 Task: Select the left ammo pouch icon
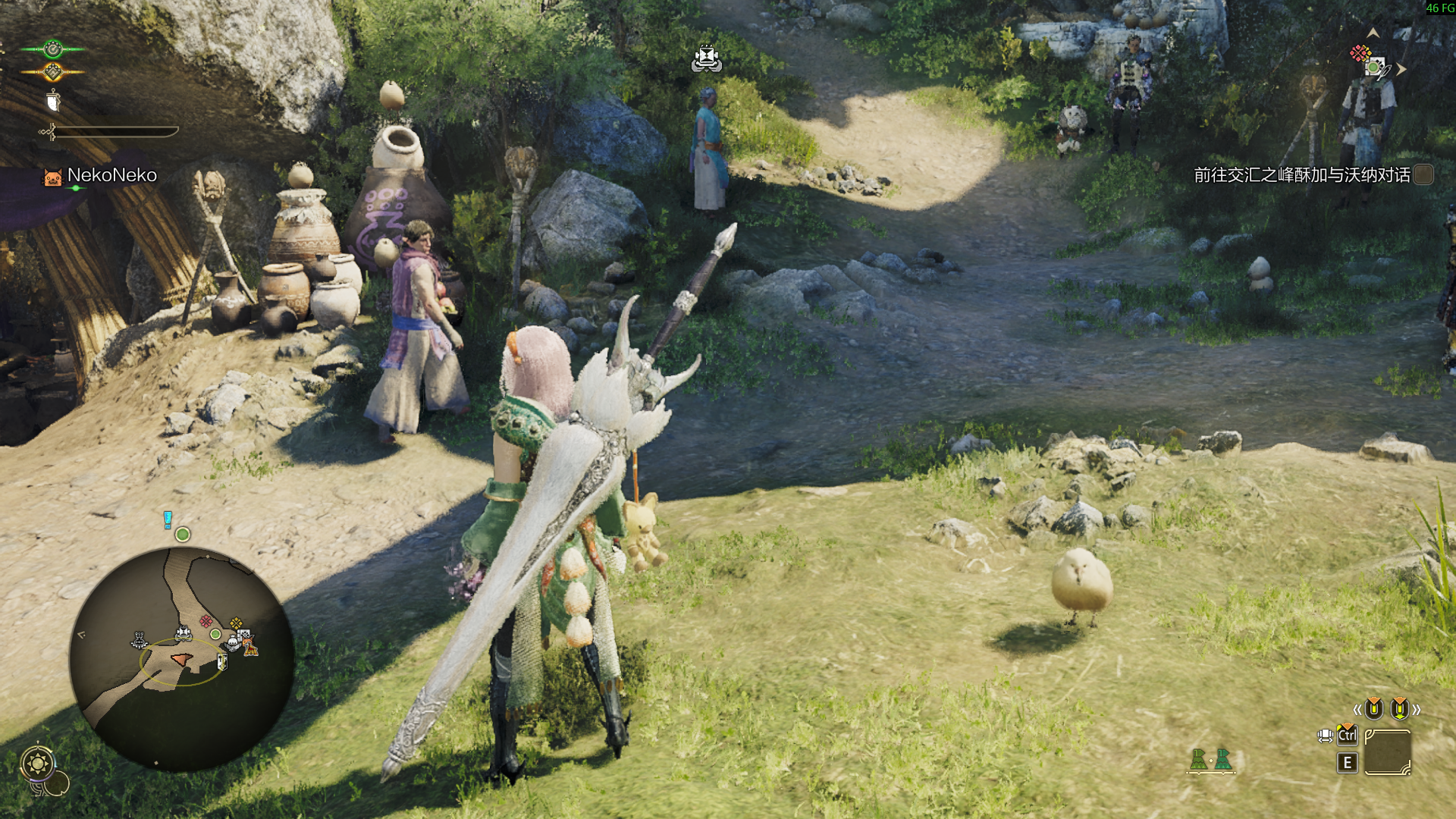click(1373, 709)
